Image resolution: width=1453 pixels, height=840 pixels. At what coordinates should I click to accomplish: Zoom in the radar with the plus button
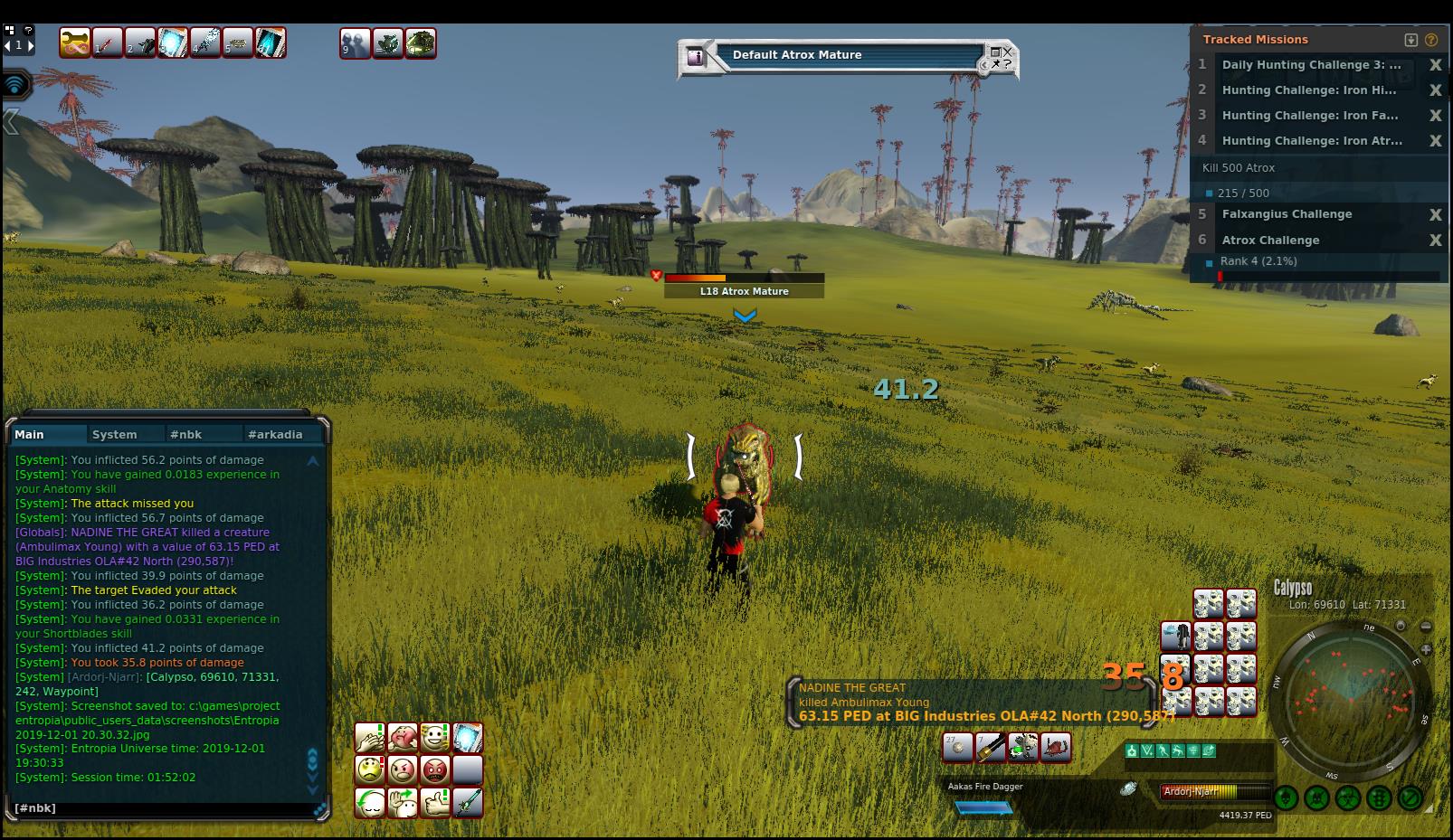(x=1426, y=649)
